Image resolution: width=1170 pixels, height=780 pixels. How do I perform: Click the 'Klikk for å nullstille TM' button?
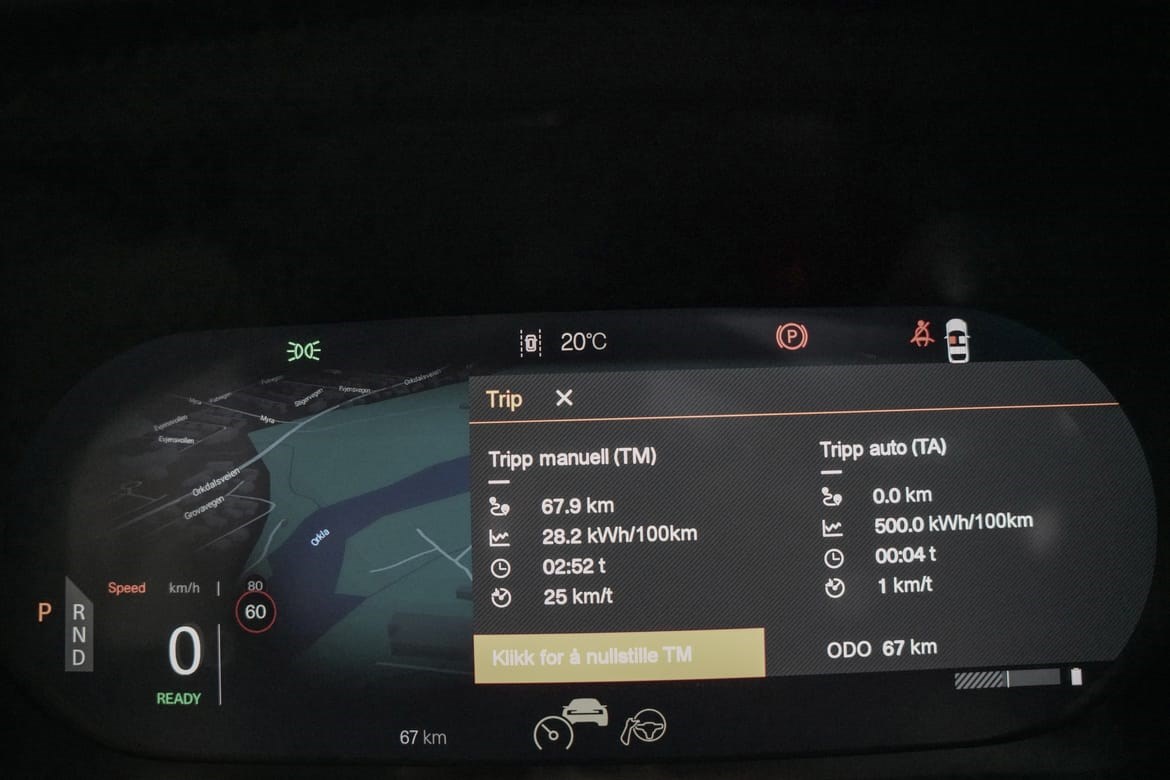(619, 656)
